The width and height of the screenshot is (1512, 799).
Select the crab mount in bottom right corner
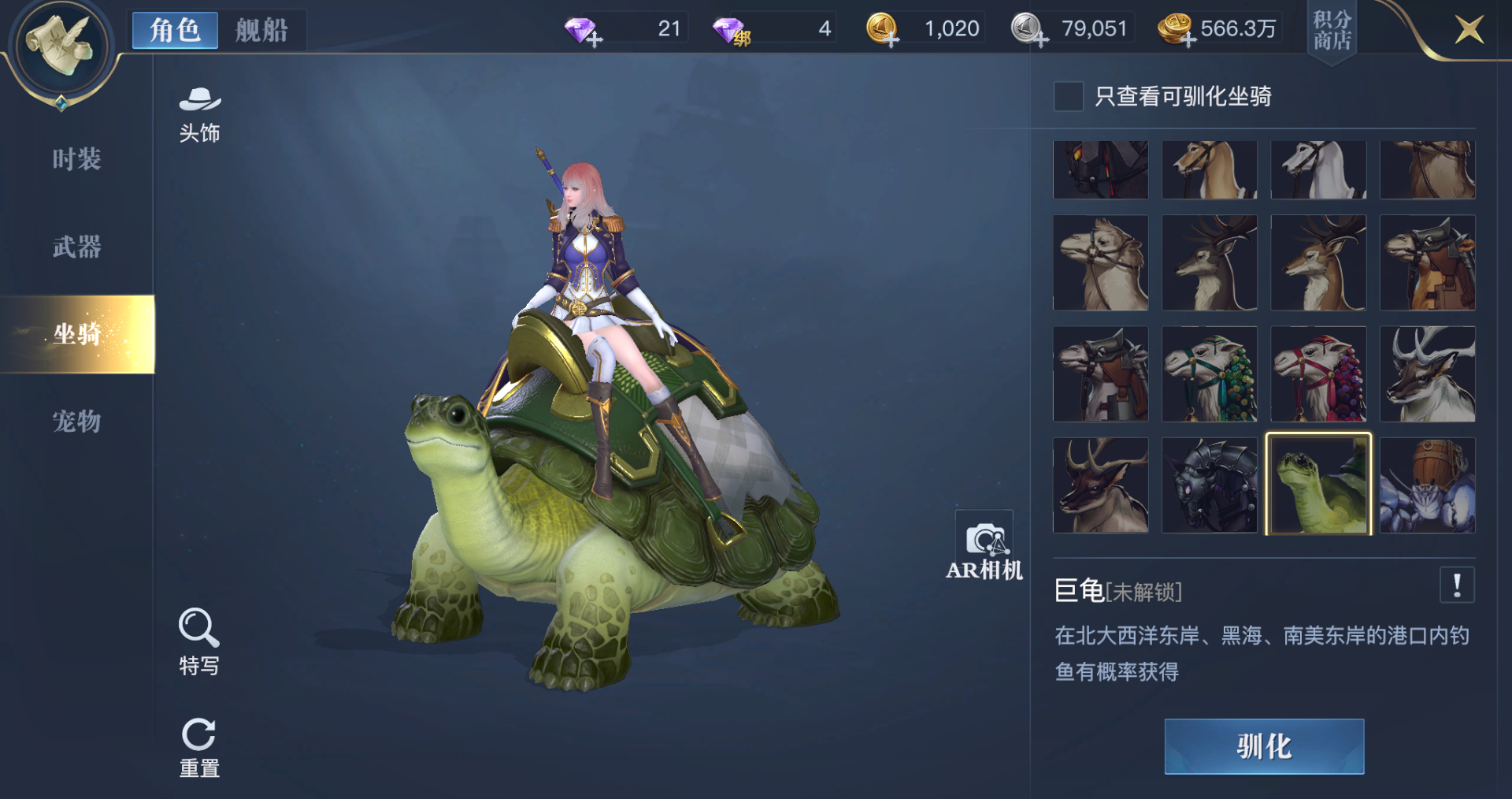tap(1427, 484)
